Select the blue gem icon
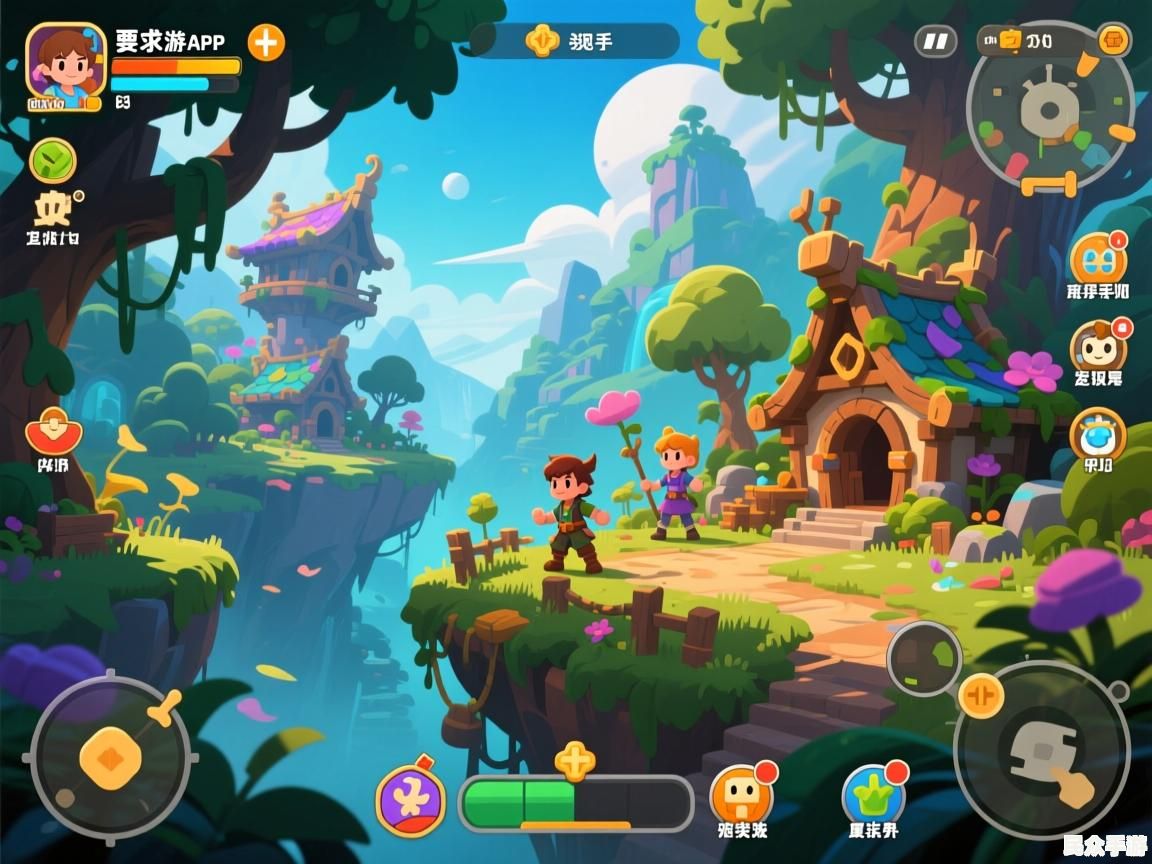The image size is (1152, 864). pos(1098,435)
